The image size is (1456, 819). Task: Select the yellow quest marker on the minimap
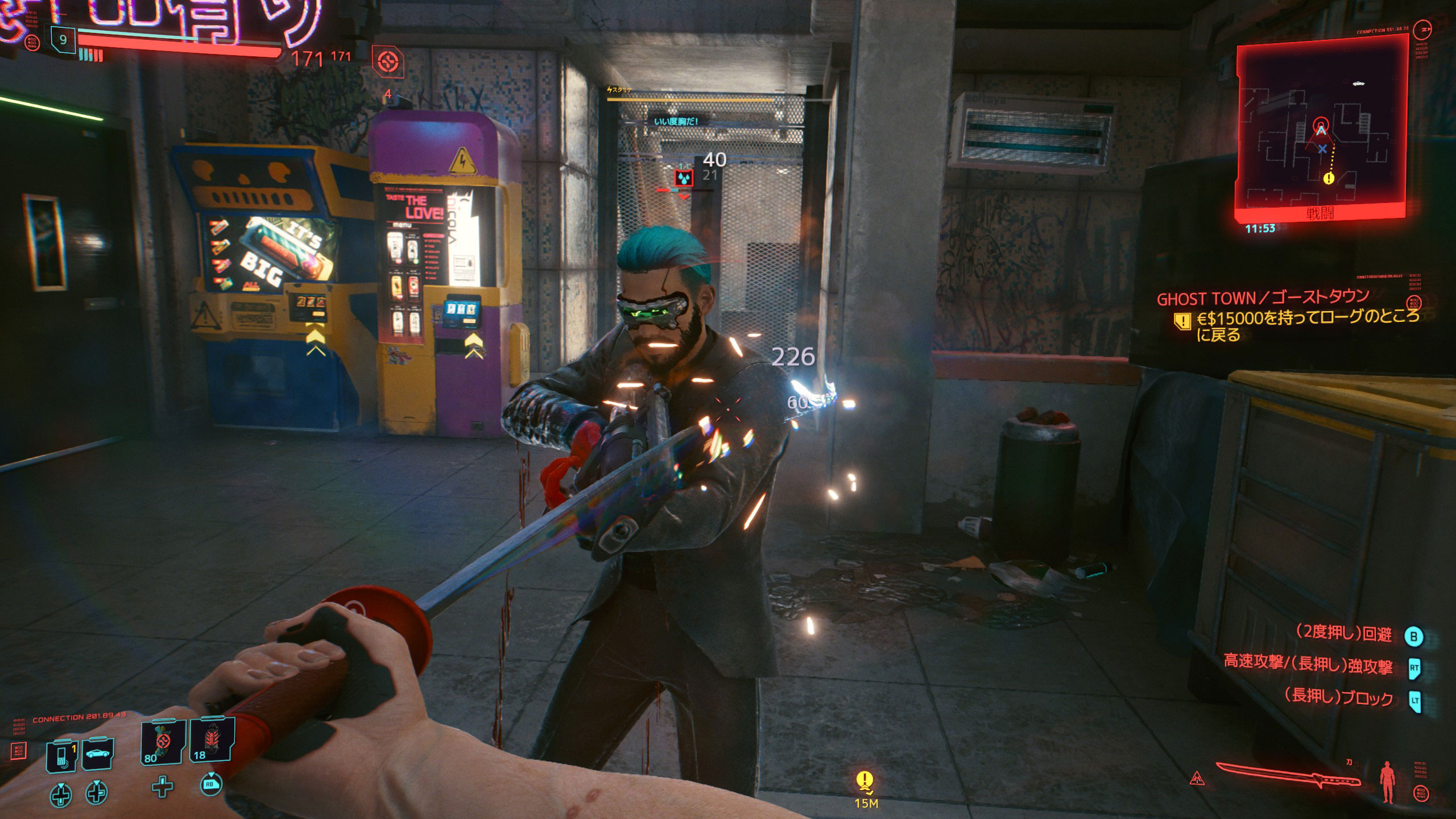point(1329,179)
